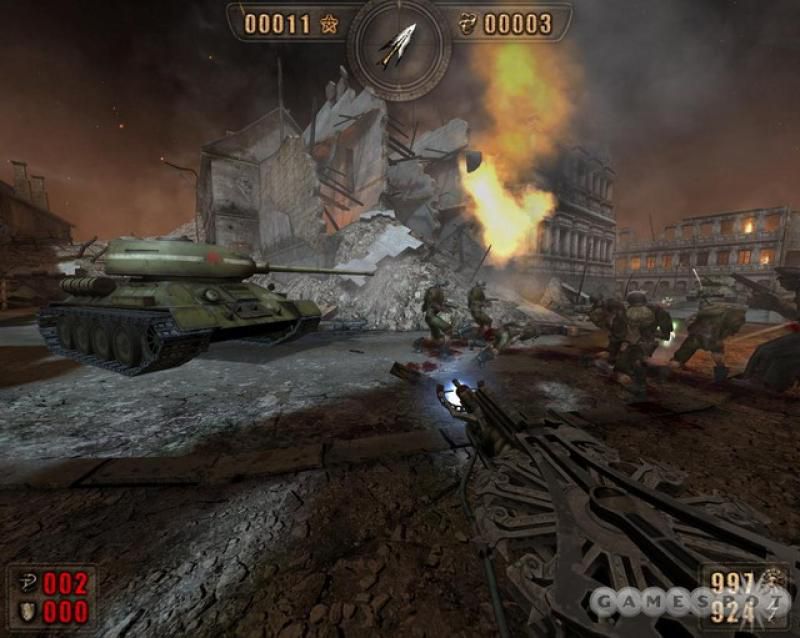
Task: Click the armor shield icon beside 000
Action: [25, 610]
